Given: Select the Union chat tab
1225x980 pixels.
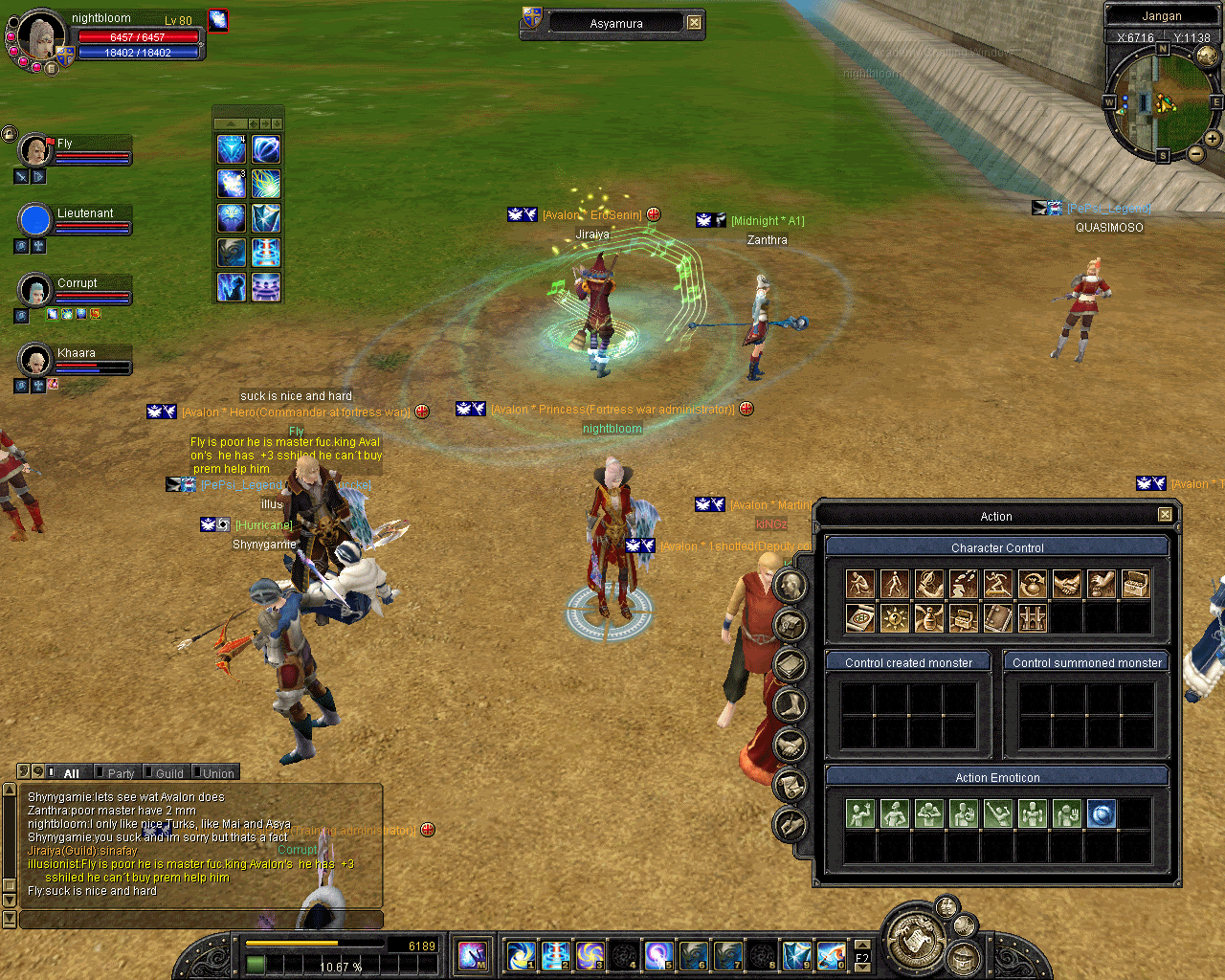Looking at the screenshot, I should tap(217, 773).
